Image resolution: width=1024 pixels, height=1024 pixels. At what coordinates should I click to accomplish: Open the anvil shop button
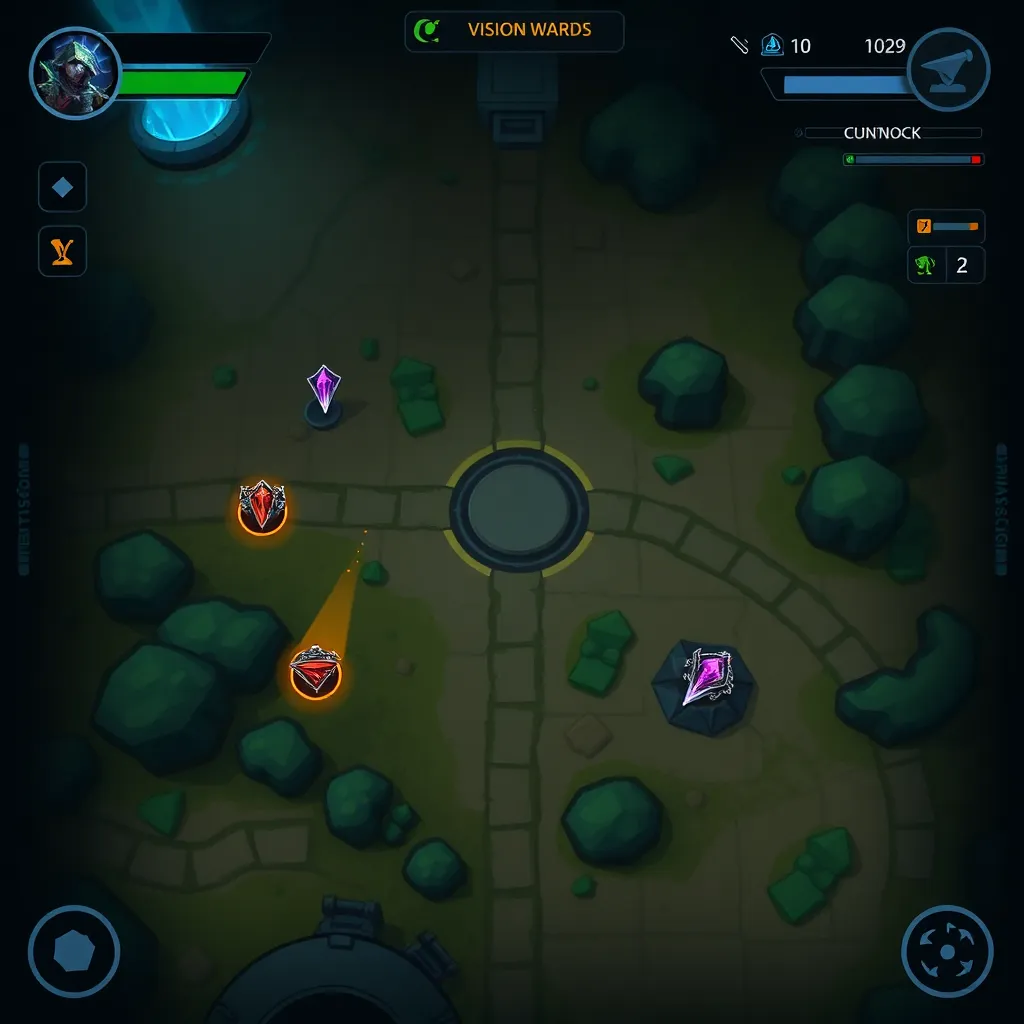click(947, 69)
